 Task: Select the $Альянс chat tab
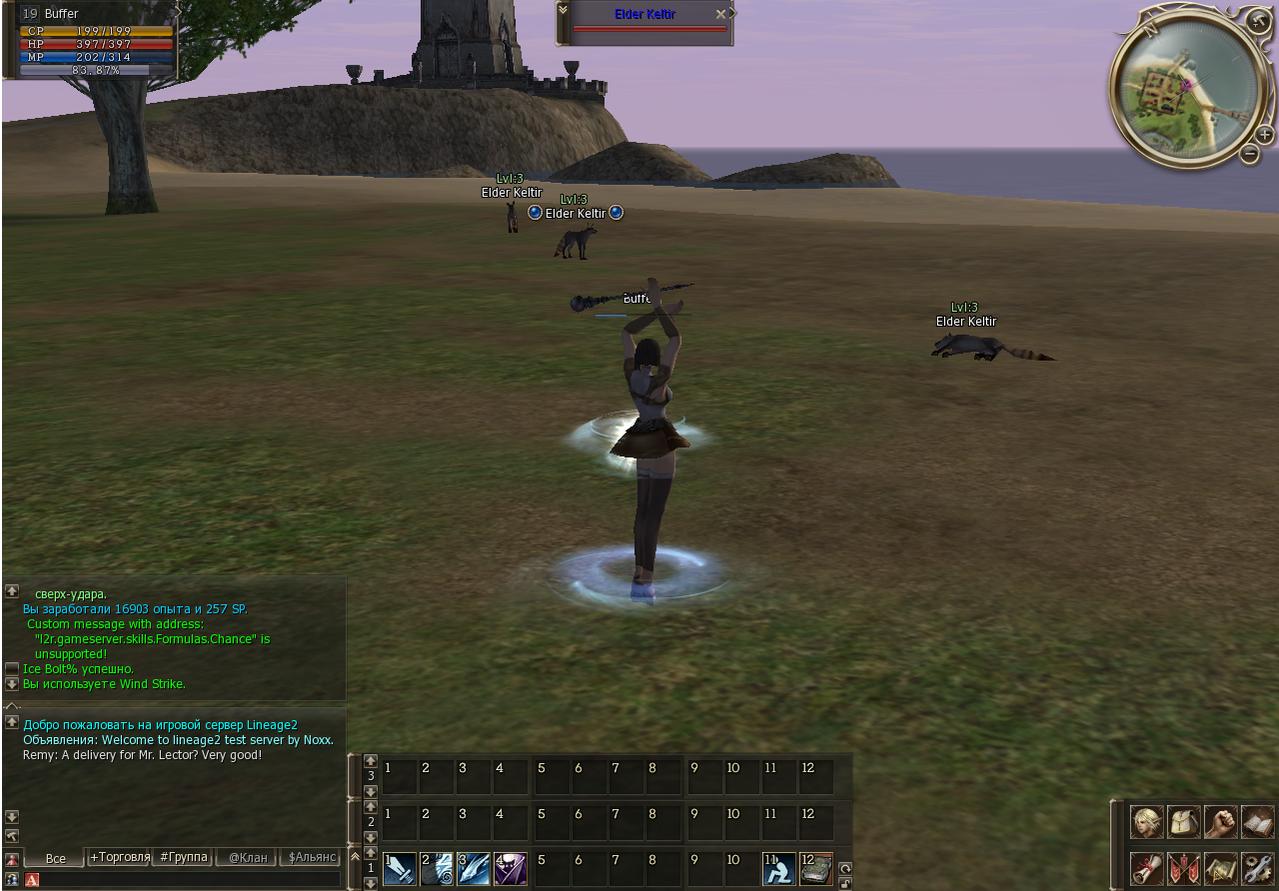point(311,858)
